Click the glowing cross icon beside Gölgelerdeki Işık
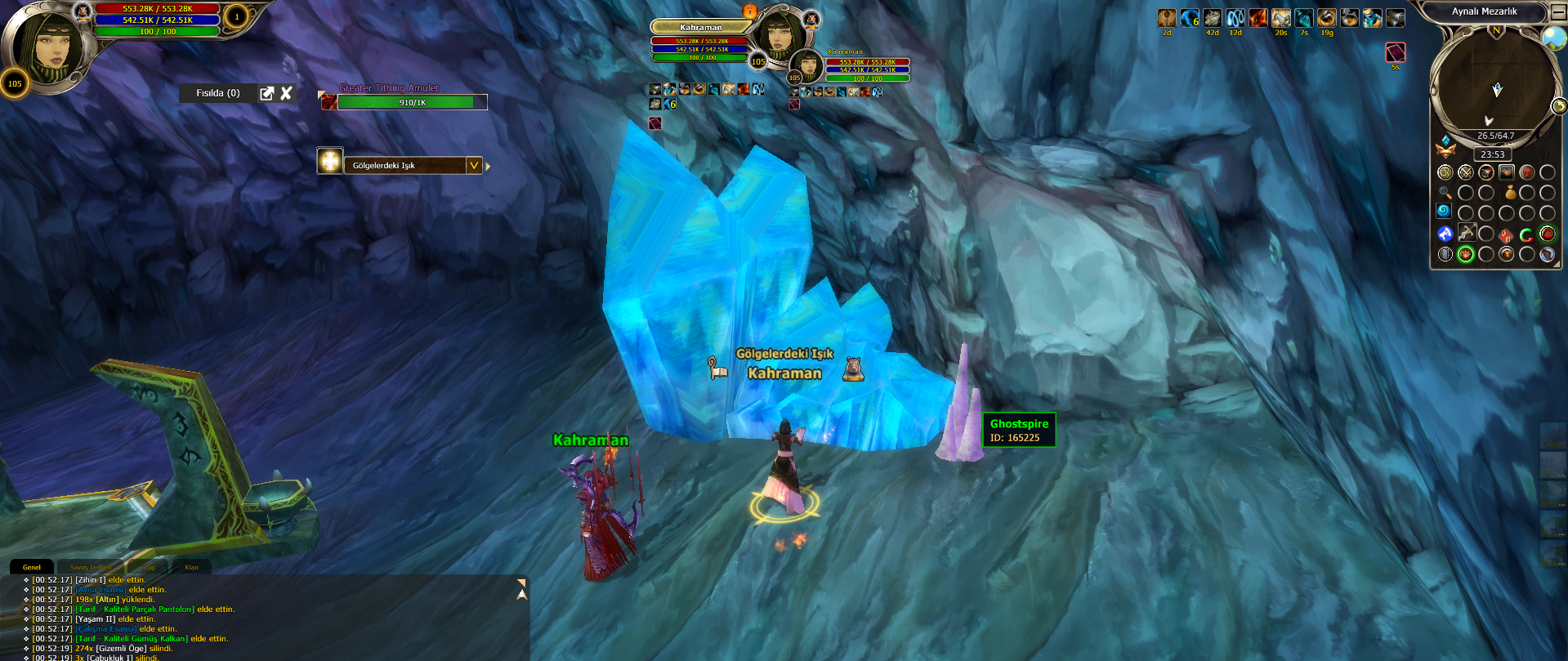The width and height of the screenshot is (1568, 661). tap(330, 162)
